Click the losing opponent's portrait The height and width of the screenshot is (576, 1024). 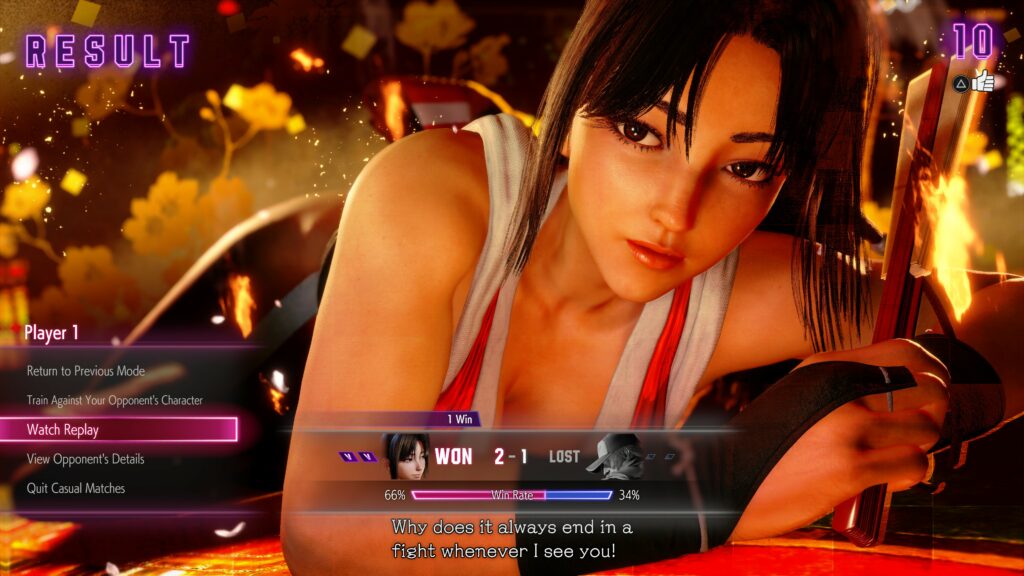pyautogui.click(x=612, y=456)
